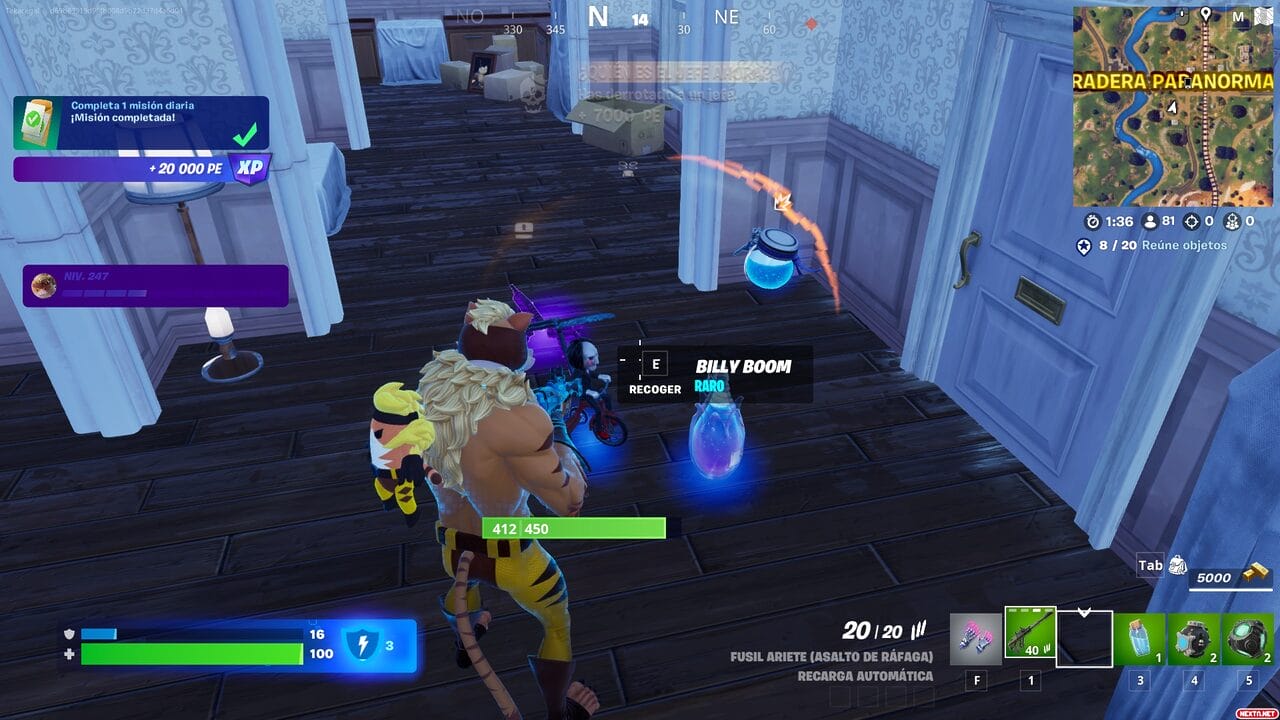
Task: Select the Port-A-Fort grenade in slot 4
Action: (x=1194, y=638)
